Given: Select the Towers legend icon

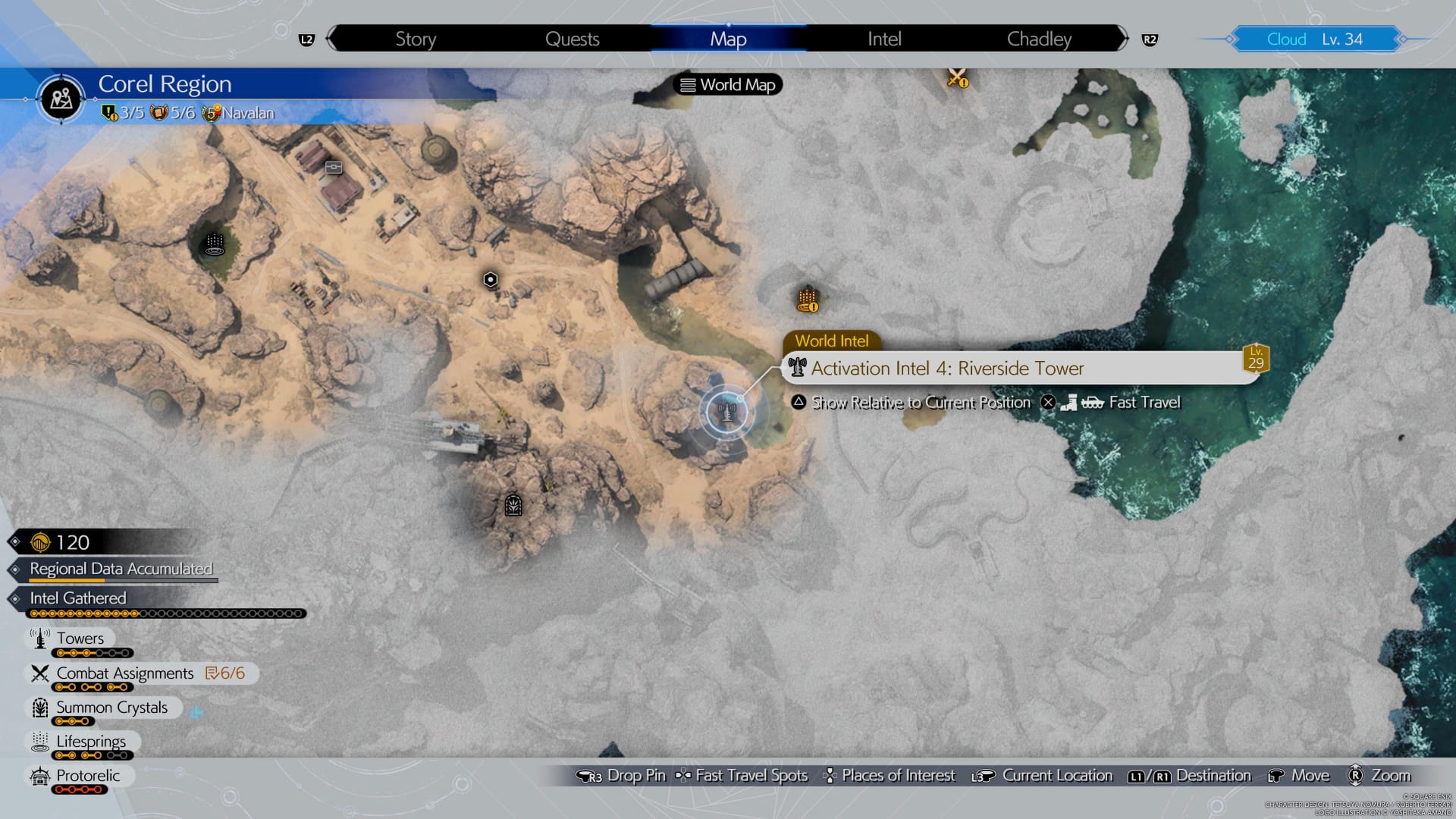Looking at the screenshot, I should point(38,638).
